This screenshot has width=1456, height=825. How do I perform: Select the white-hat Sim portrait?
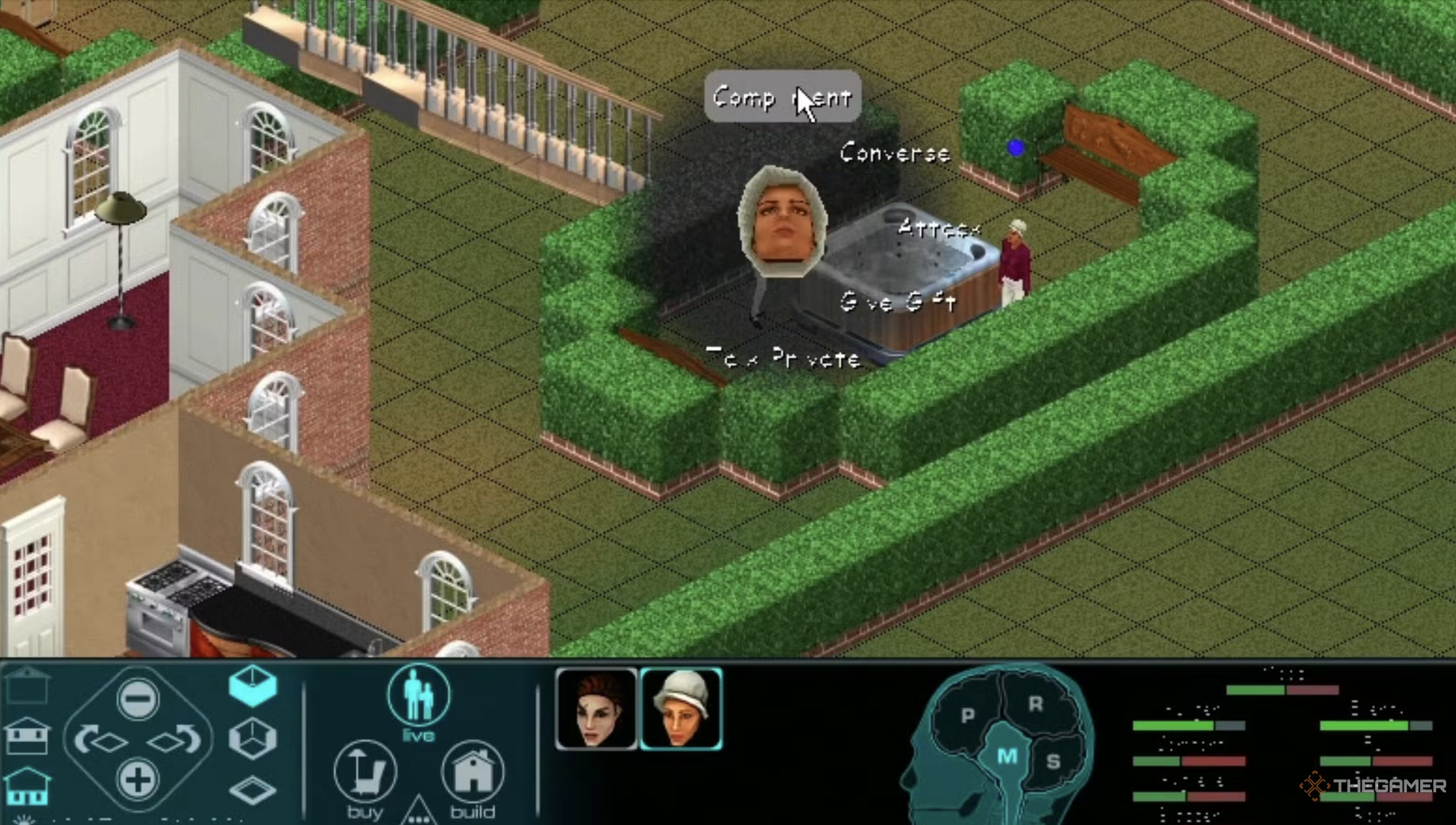[681, 709]
